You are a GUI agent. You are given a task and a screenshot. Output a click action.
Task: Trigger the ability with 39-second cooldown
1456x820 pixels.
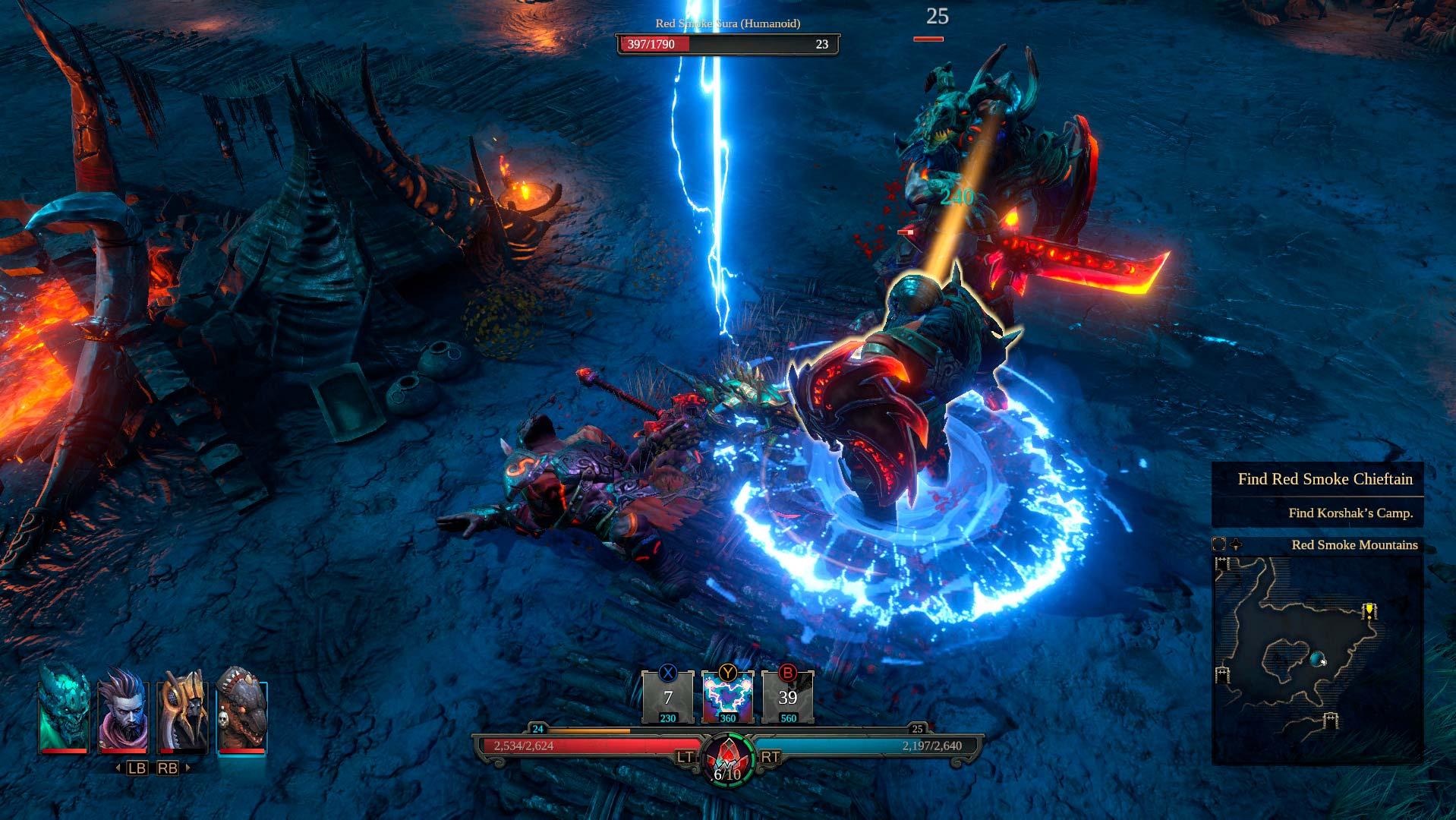coord(788,698)
